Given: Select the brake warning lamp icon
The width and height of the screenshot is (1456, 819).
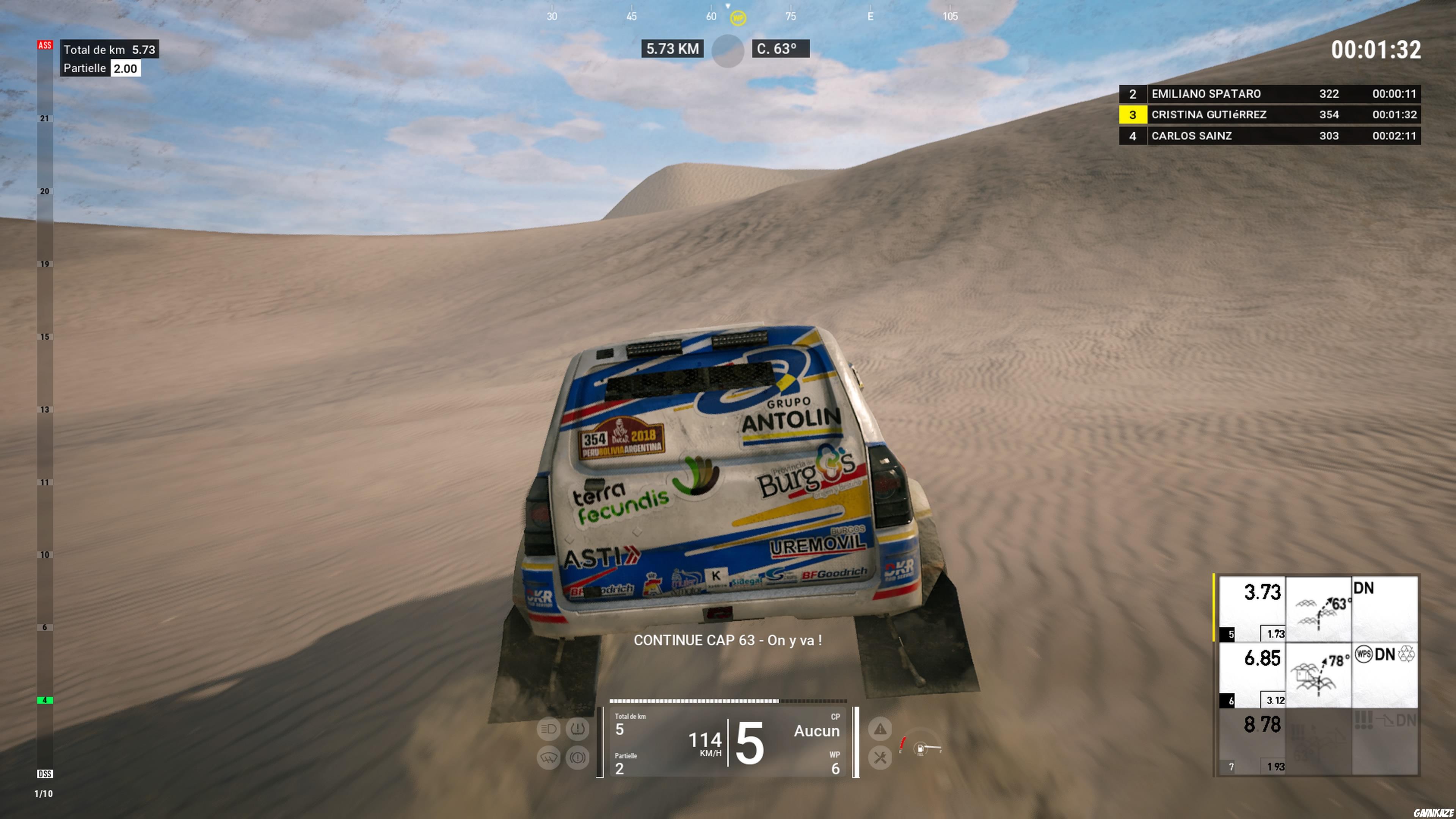Looking at the screenshot, I should tap(578, 758).
